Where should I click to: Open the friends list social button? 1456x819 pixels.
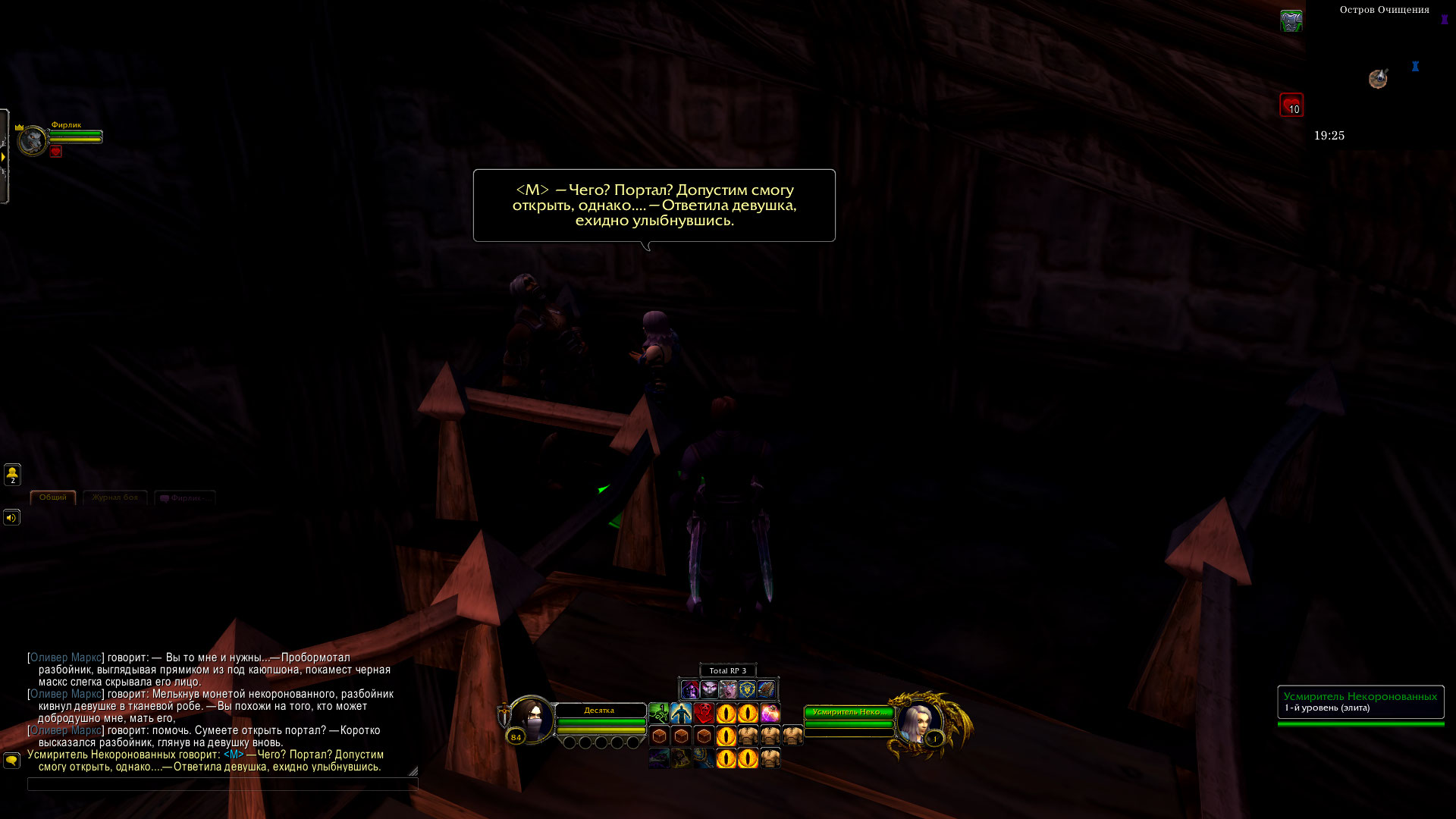(12, 475)
